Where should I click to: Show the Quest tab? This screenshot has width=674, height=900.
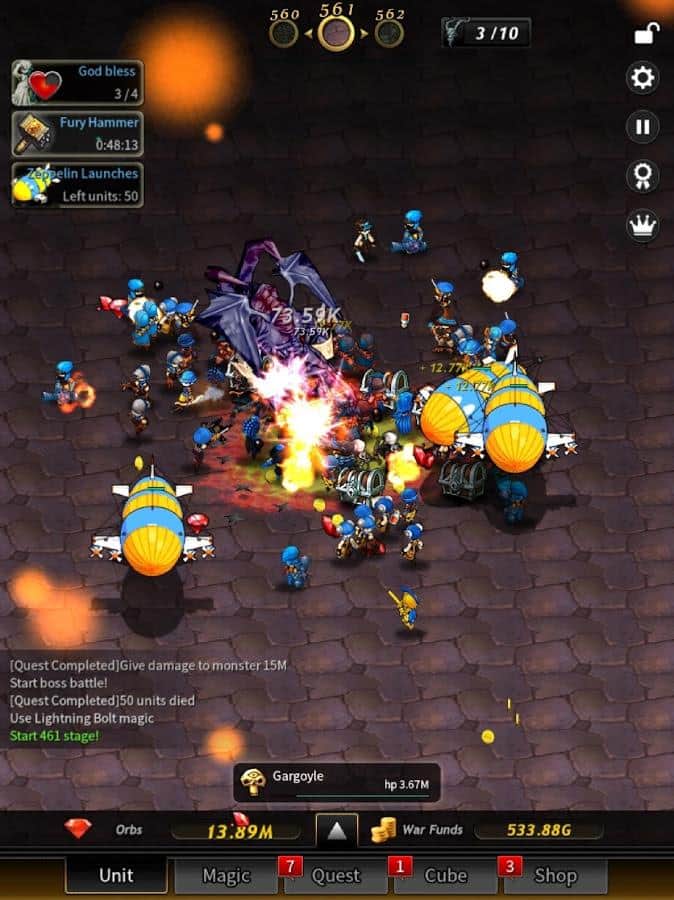tap(336, 875)
